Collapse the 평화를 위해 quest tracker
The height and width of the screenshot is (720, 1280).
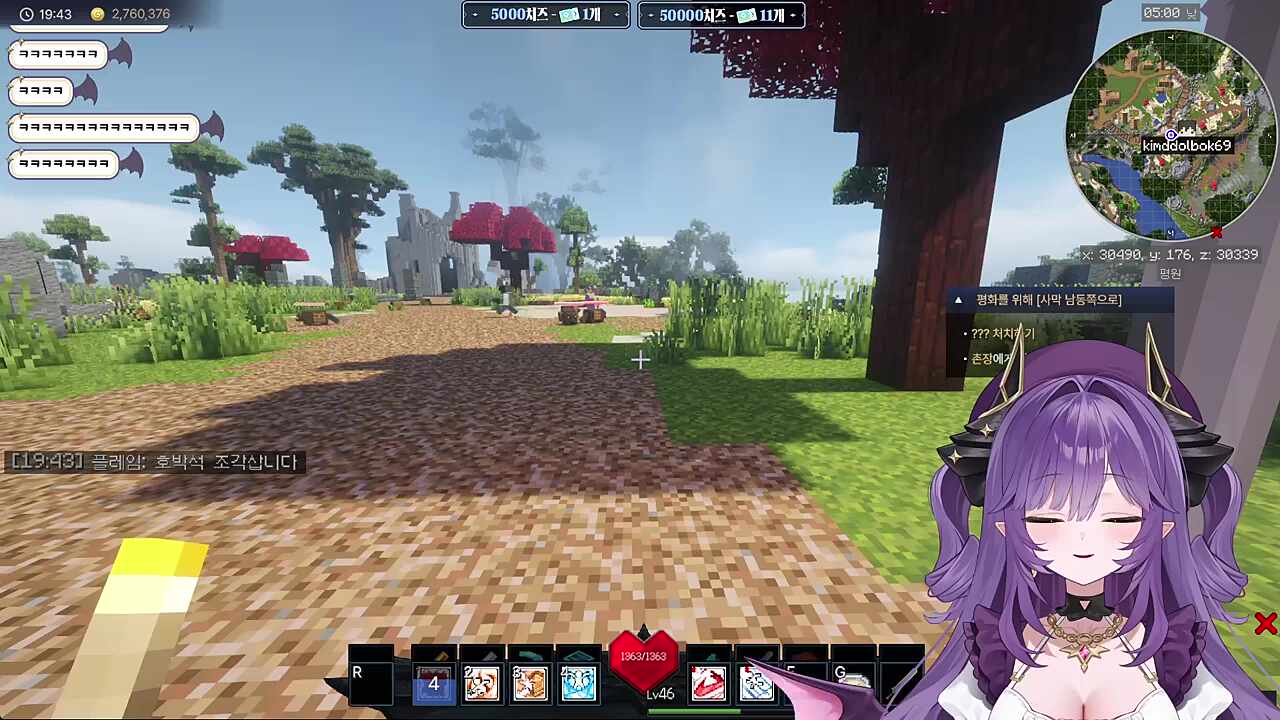pos(959,299)
